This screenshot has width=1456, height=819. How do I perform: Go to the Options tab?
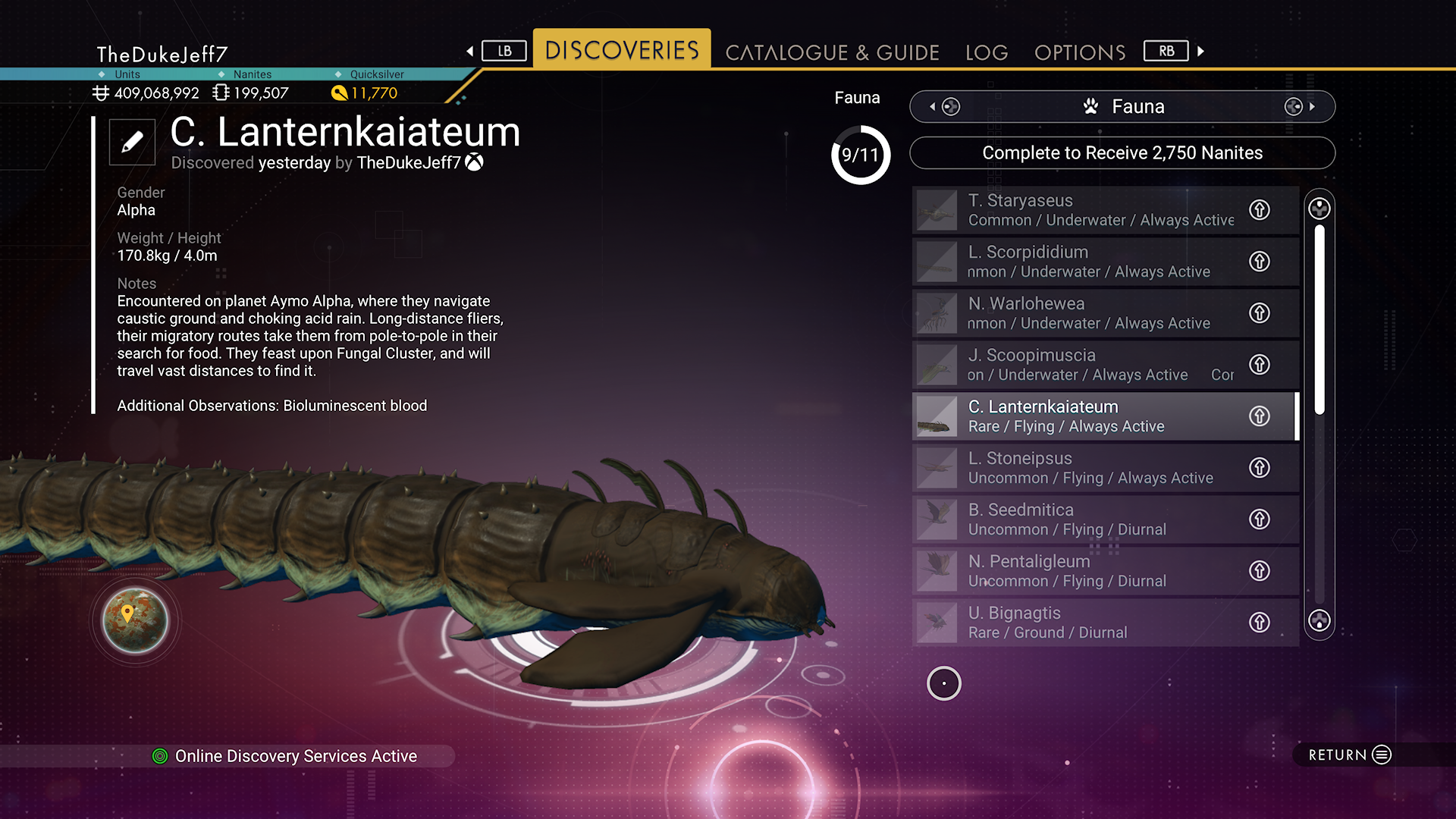tap(1080, 52)
